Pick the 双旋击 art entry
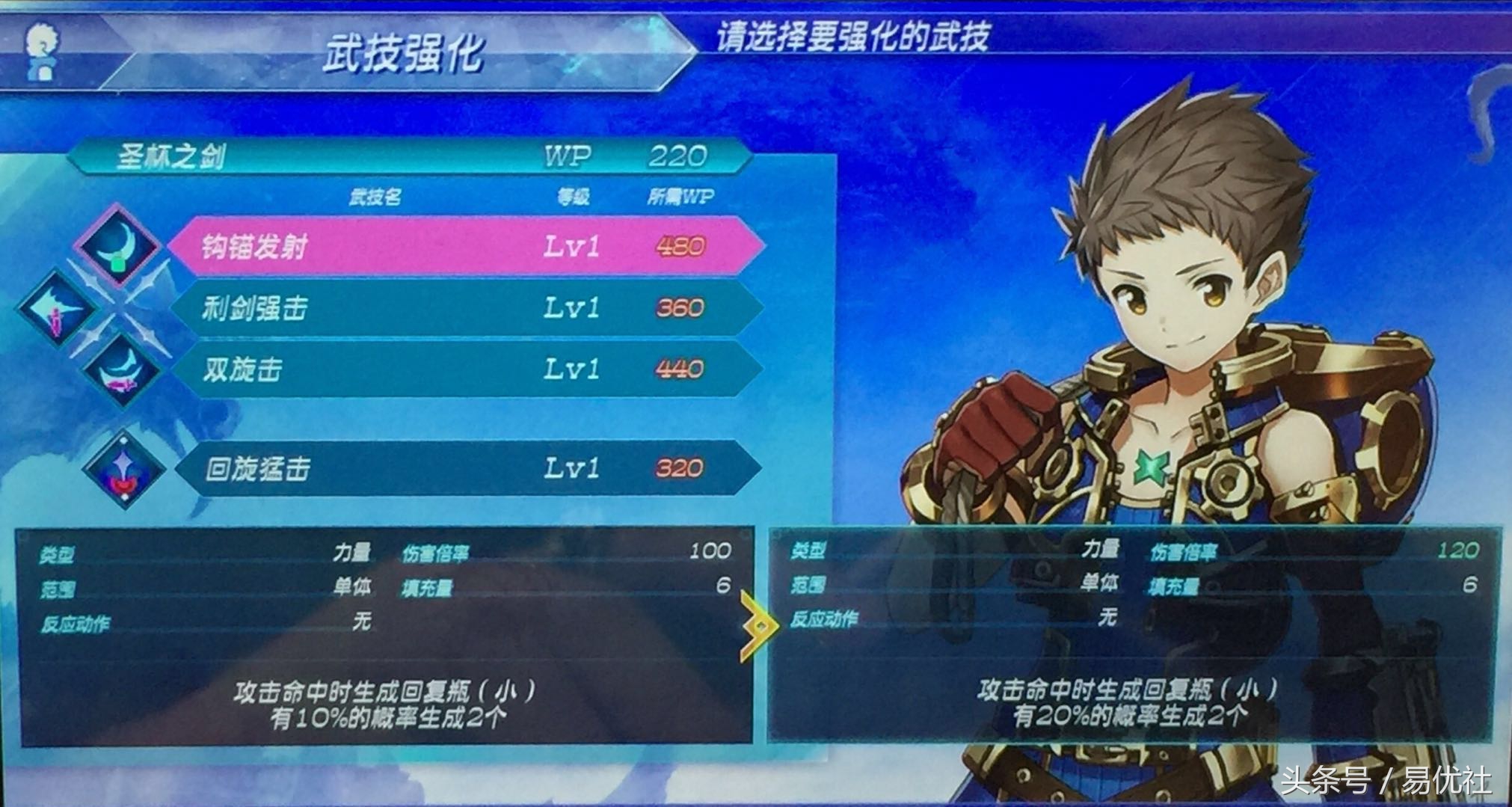 pyautogui.click(x=464, y=369)
